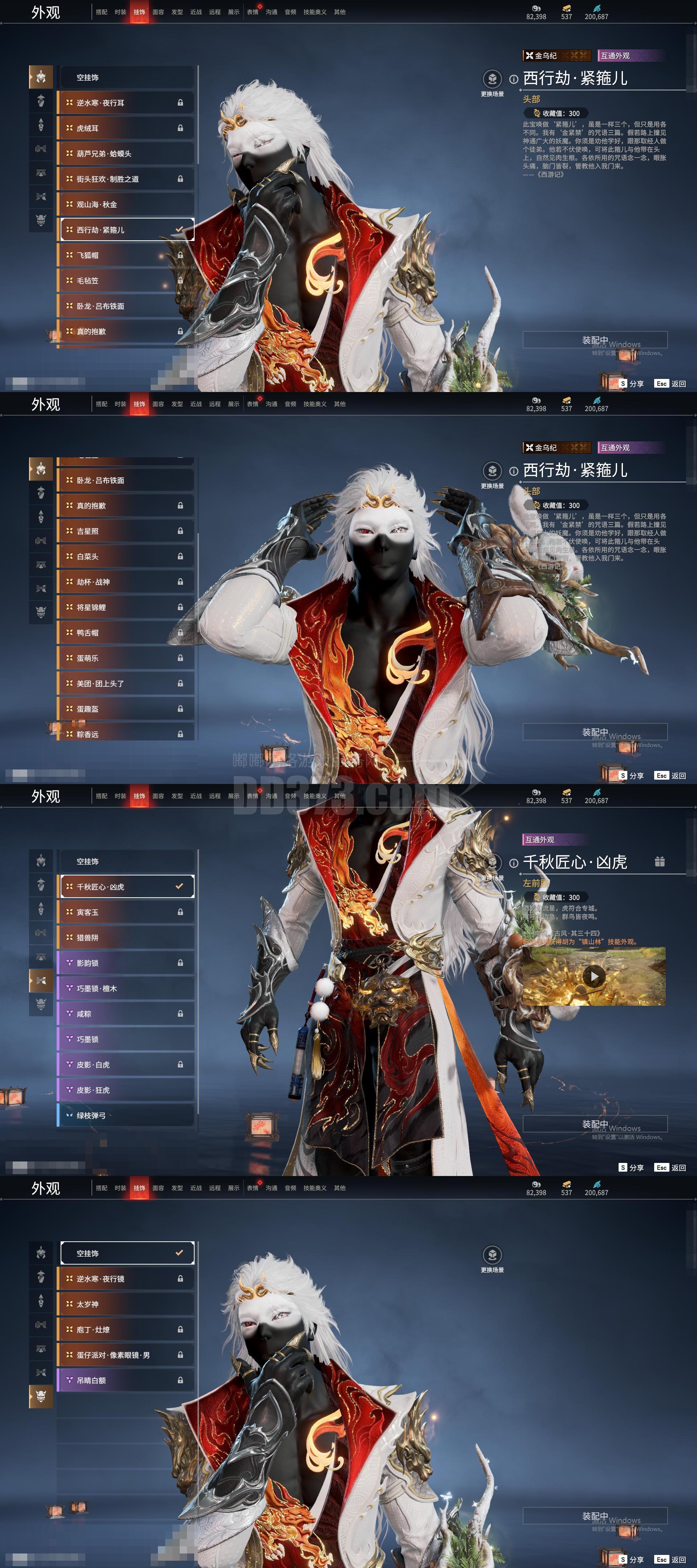Choose the 葫芦兄弟·蛤蟆头 accessory row
The image size is (697, 1568).
pos(126,154)
